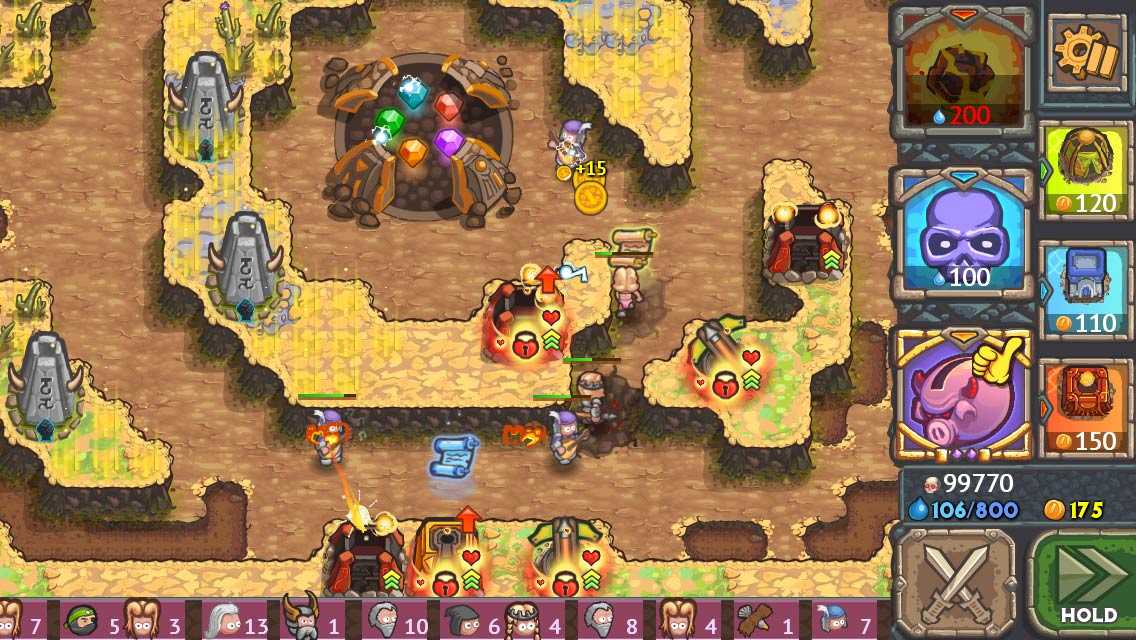Choose the blue tower costing 110 gold

(x=1087, y=290)
